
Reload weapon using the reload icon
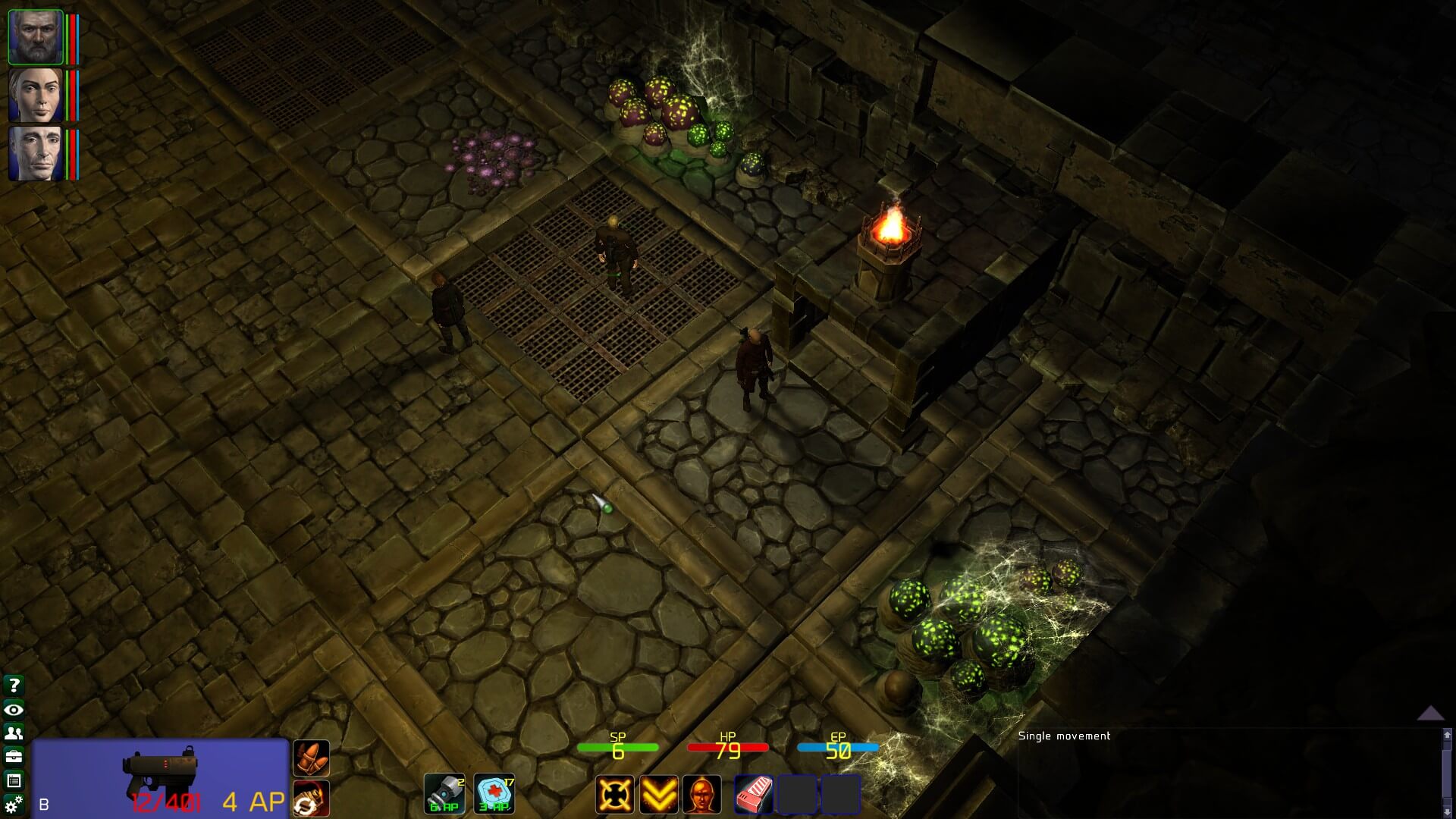coord(311,799)
